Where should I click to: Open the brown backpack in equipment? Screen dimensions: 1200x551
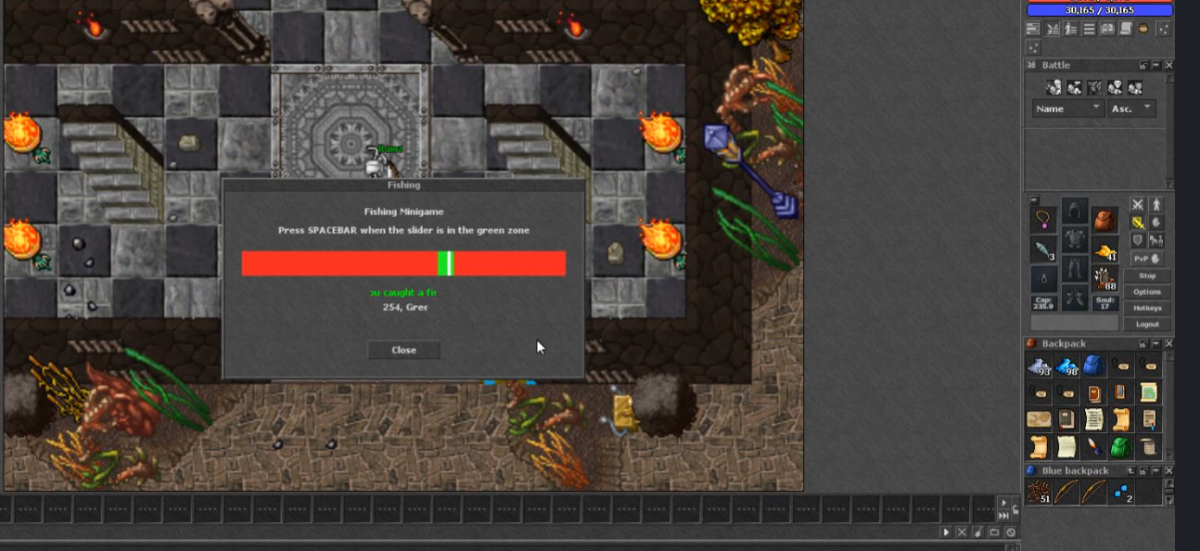1104,219
